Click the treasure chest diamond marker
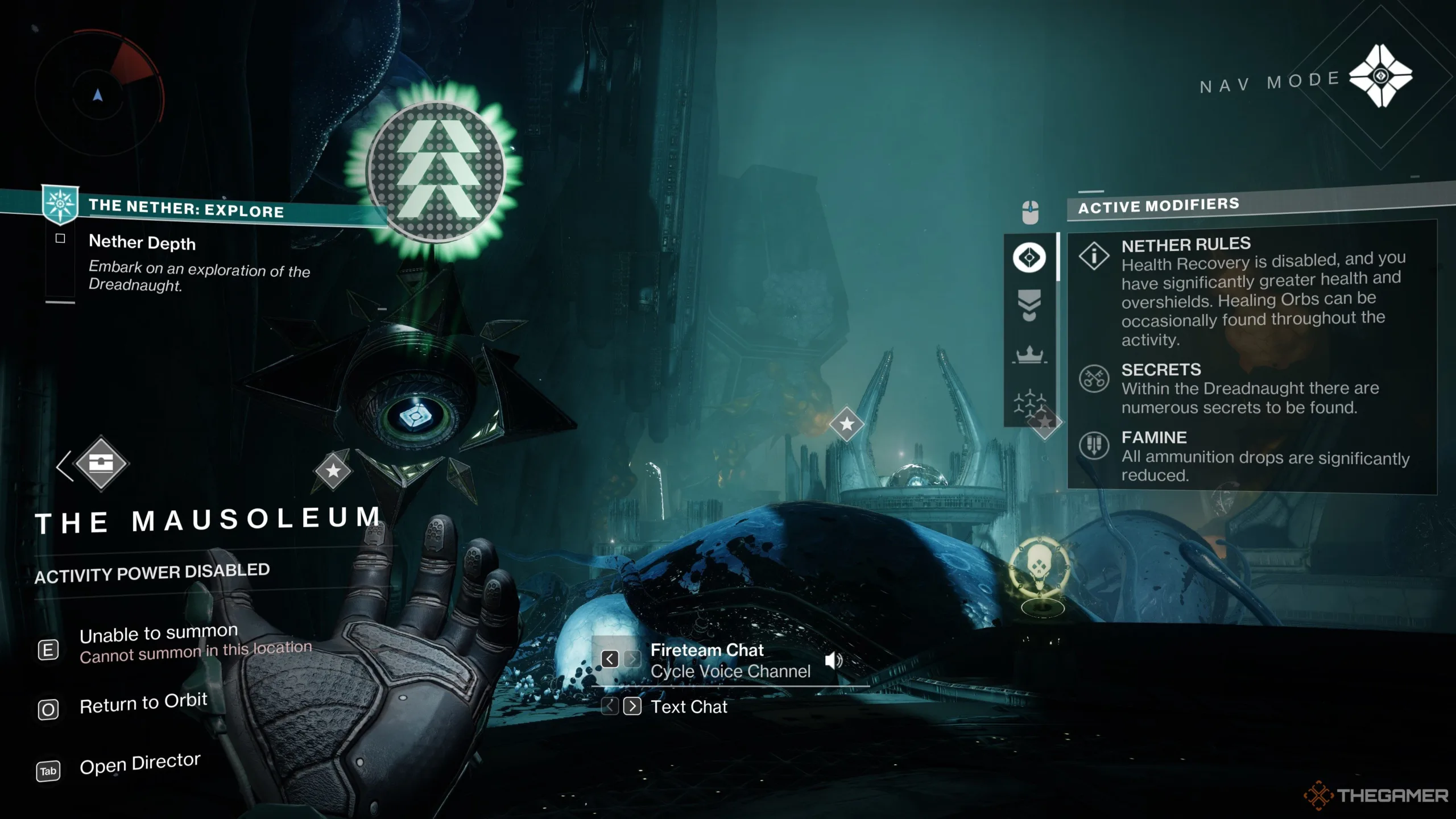Image resolution: width=1456 pixels, height=819 pixels. (x=101, y=464)
